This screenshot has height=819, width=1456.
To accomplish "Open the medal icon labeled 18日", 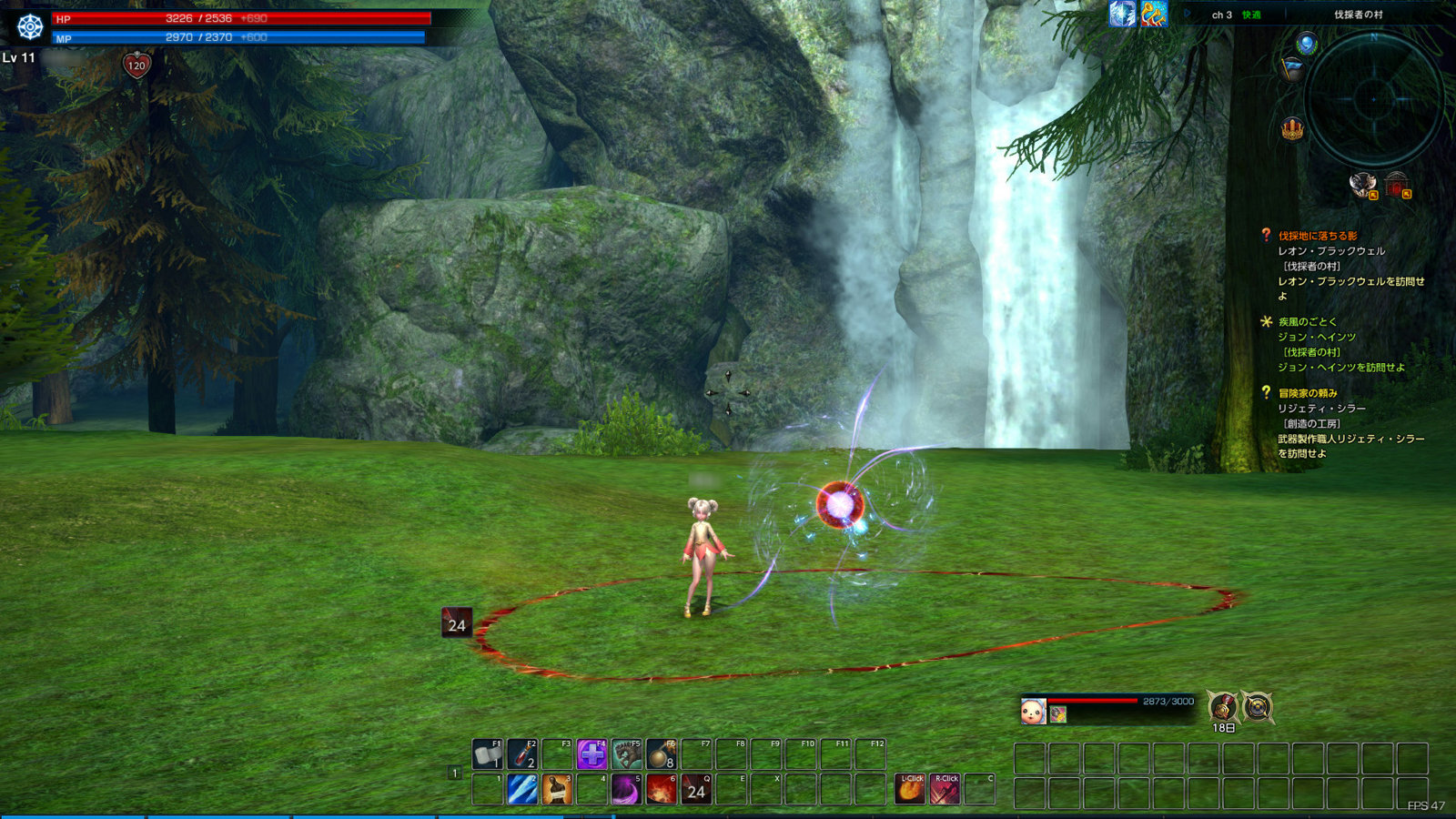I will pyautogui.click(x=1223, y=706).
